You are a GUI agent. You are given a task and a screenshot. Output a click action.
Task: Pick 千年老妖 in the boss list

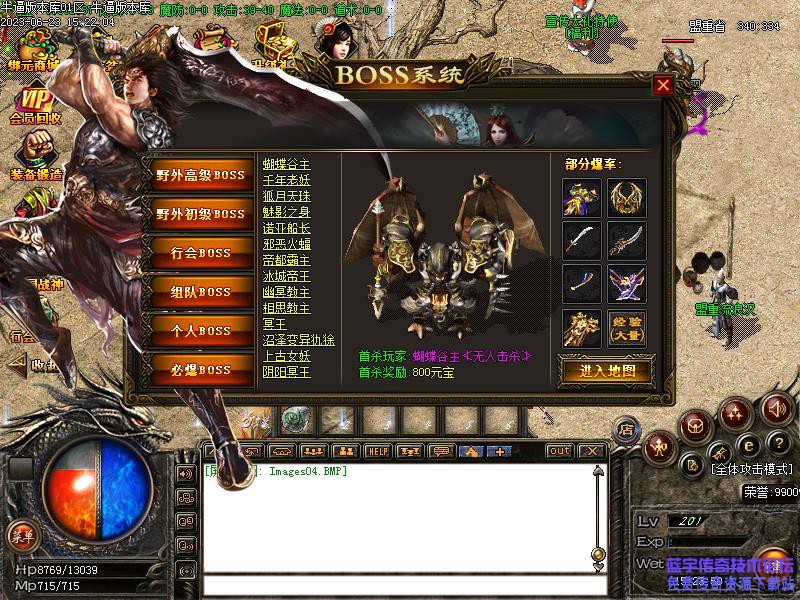click(286, 180)
